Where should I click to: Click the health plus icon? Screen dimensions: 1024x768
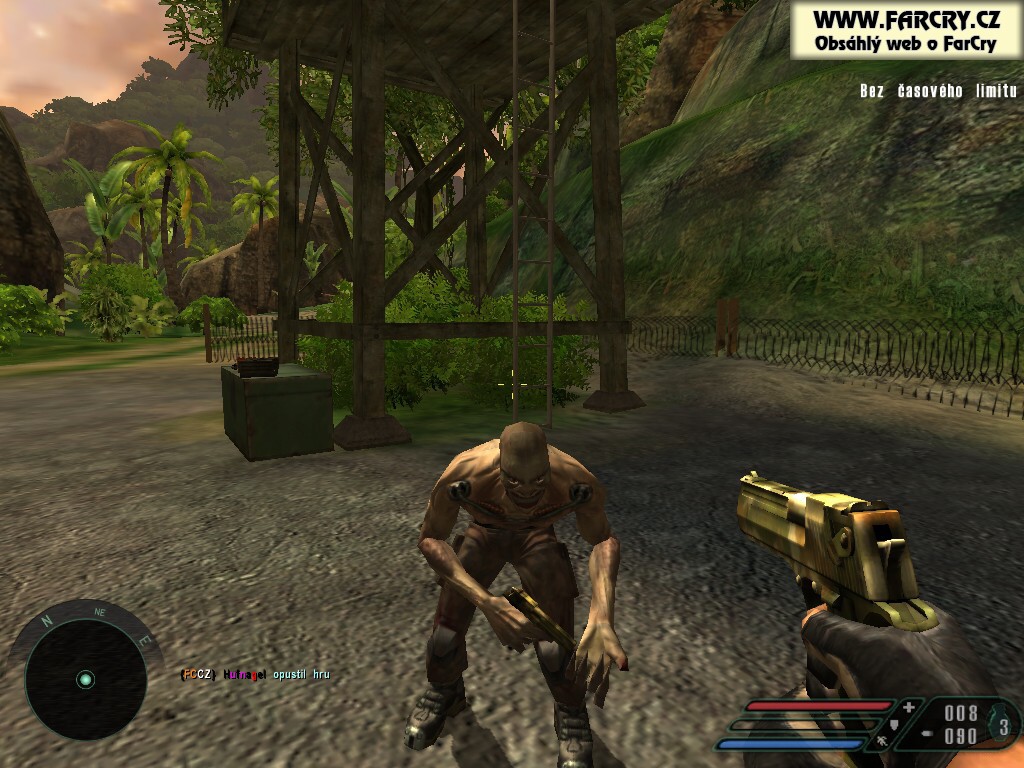click(x=908, y=708)
